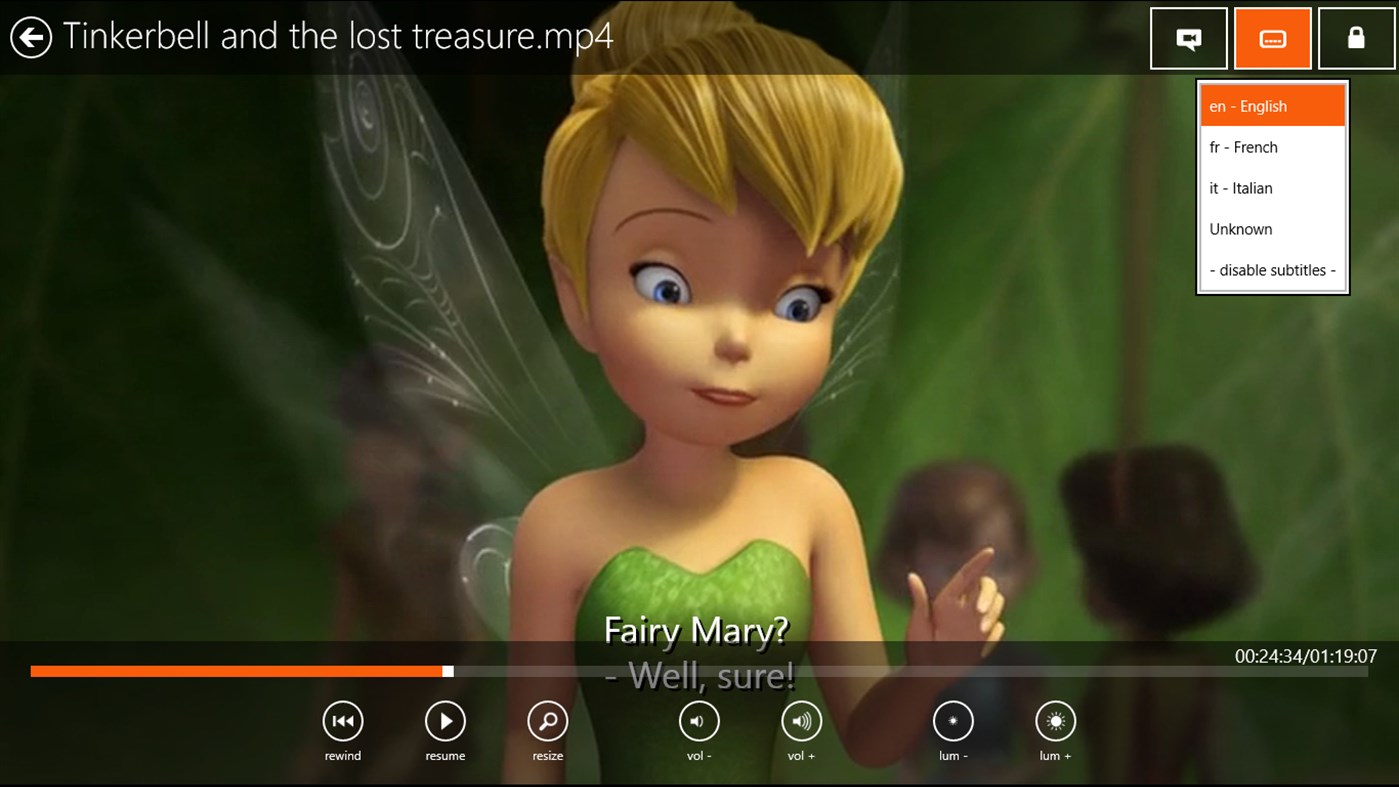Decrease brightness via the lum - icon
The width and height of the screenshot is (1399, 787).
[x=953, y=720]
